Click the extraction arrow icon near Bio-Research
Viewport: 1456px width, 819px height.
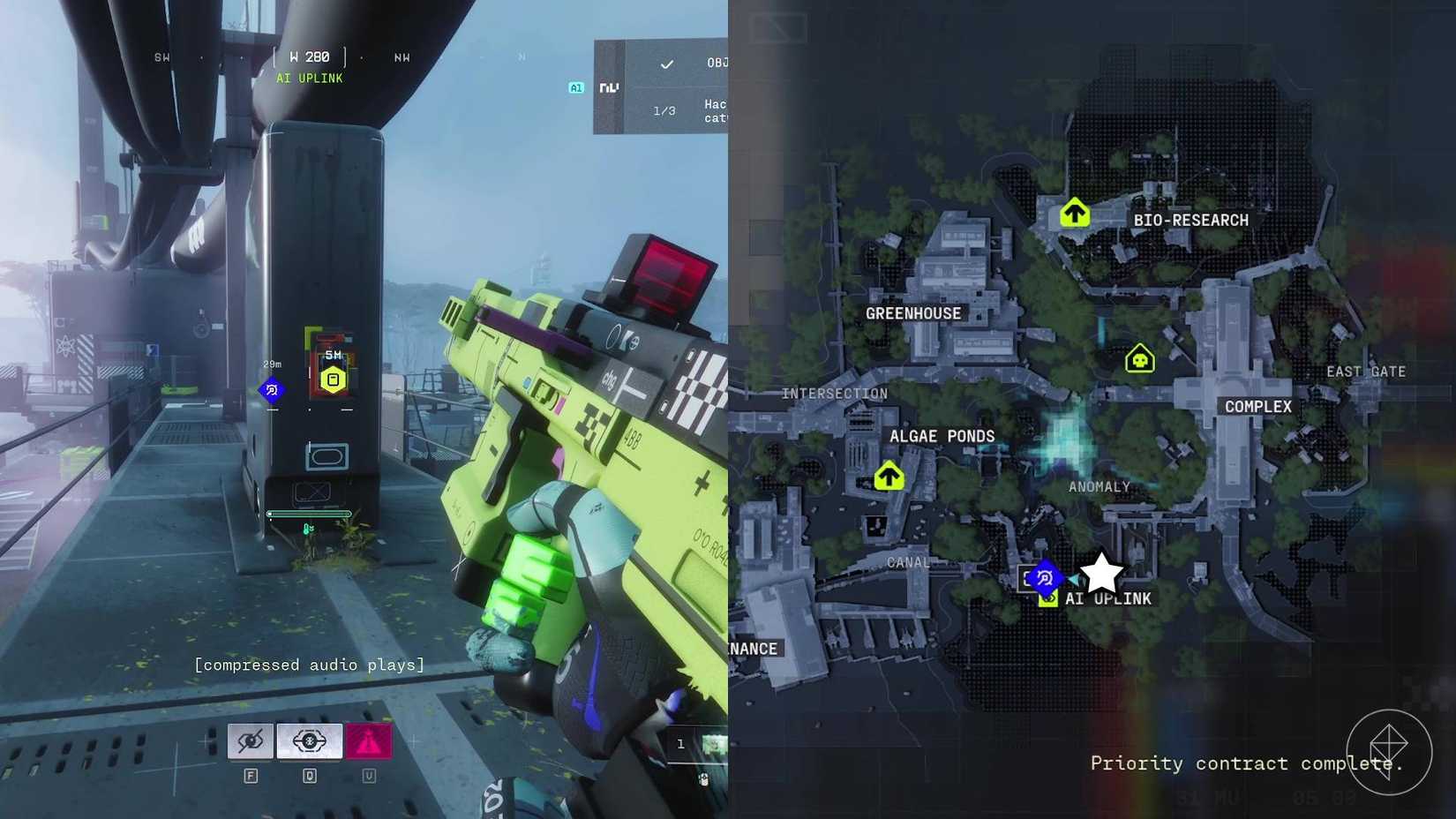click(x=1074, y=213)
